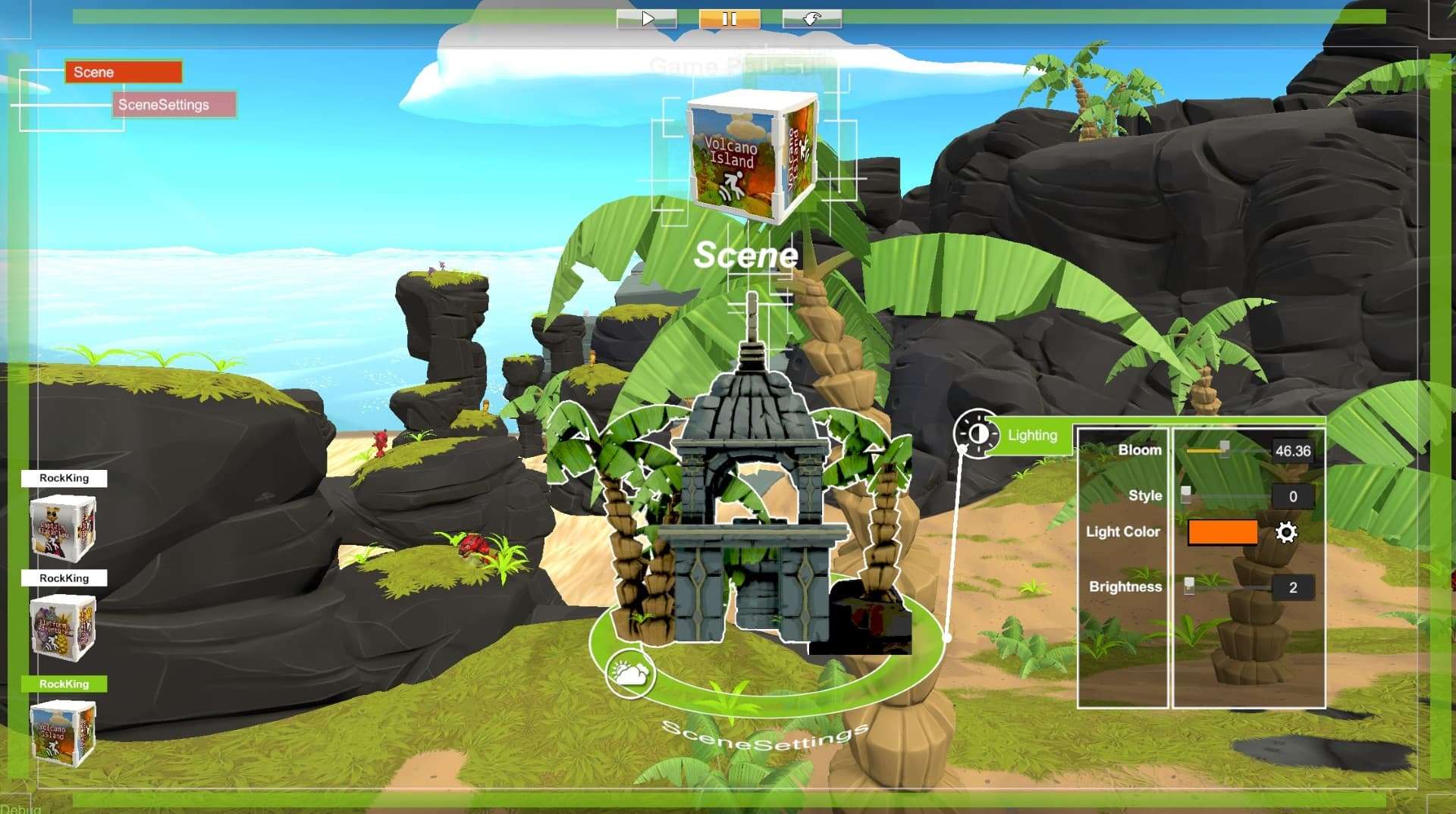Click the Style slider handle
This screenshot has width=1456, height=814.
tap(1186, 495)
